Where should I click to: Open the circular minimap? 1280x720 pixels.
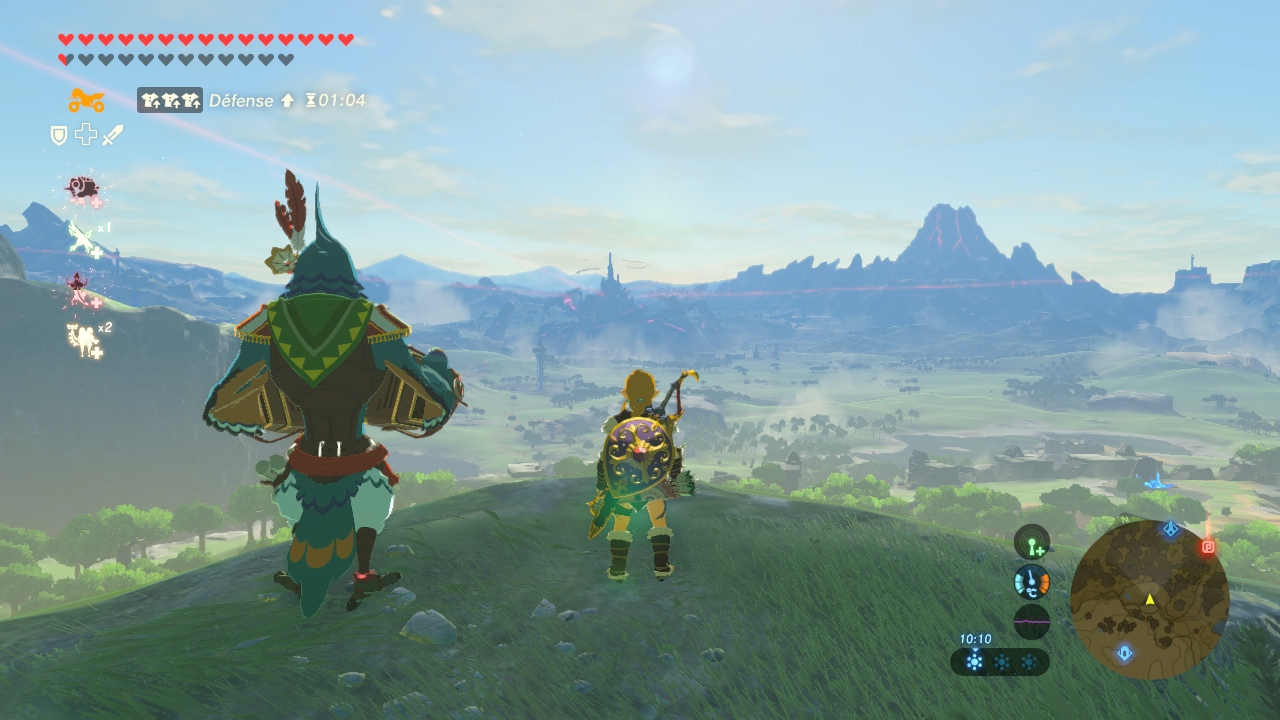pos(1149,600)
